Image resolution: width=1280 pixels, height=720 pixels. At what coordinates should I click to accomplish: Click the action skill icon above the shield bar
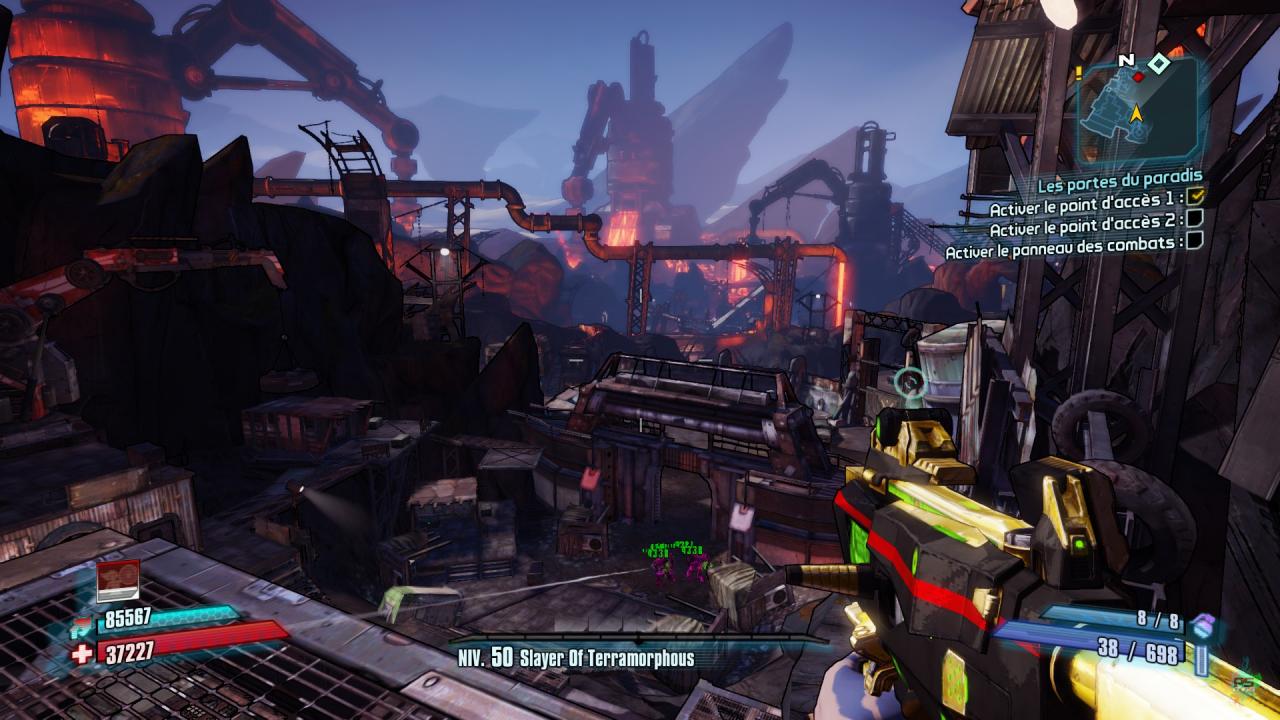pyautogui.click(x=117, y=582)
